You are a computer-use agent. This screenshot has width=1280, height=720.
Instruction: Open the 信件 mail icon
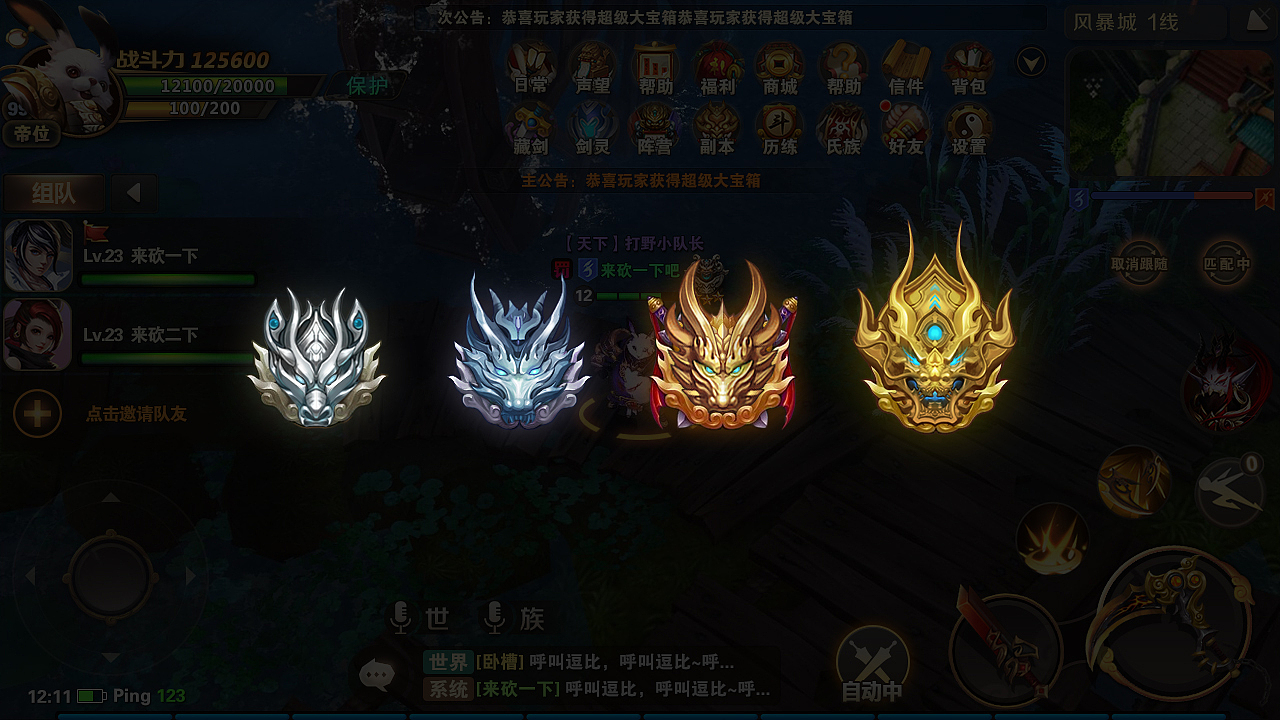click(905, 70)
